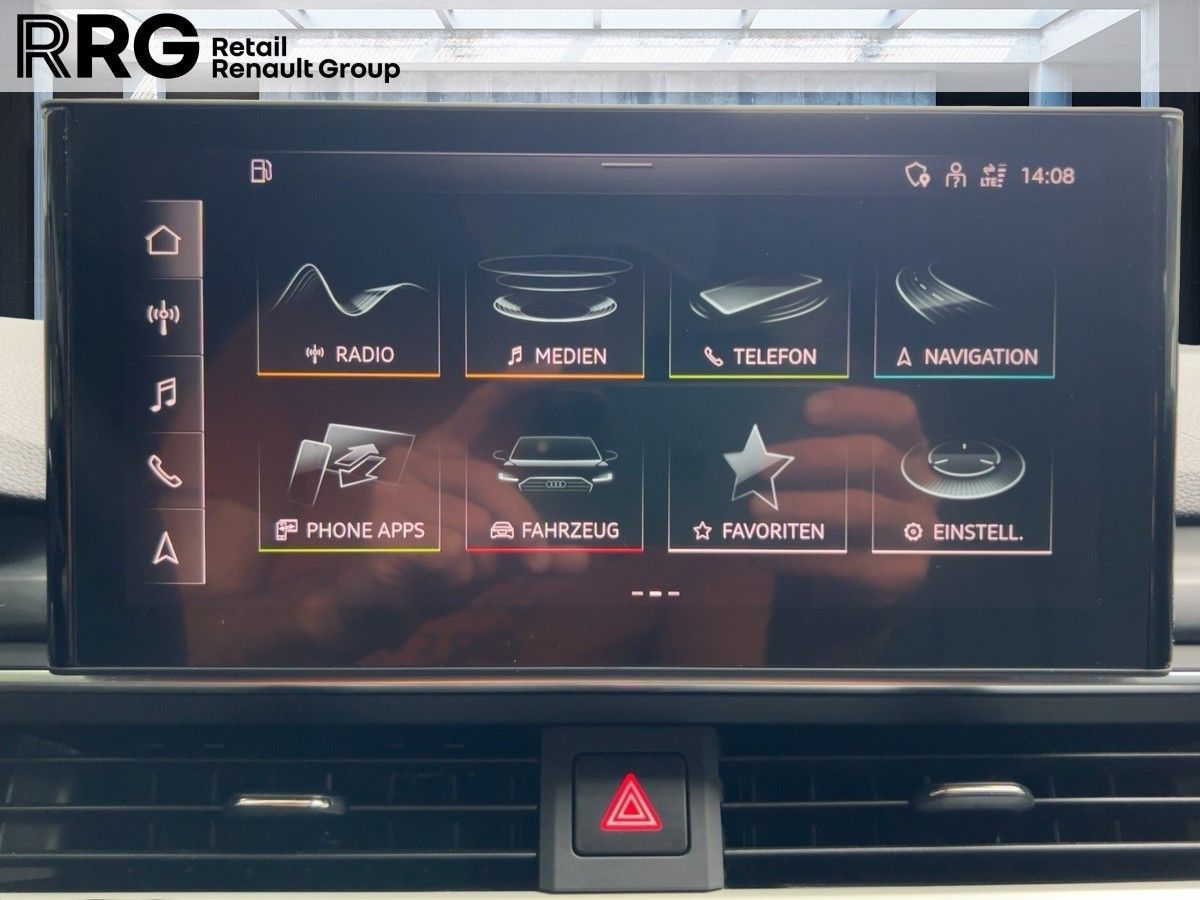
Task: Select the sidebar radio antenna shortcut
Action: coord(164,316)
